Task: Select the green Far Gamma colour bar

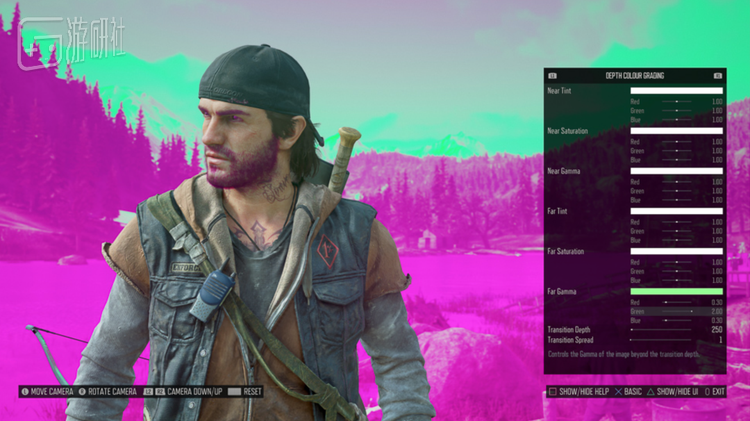Action: (676, 291)
